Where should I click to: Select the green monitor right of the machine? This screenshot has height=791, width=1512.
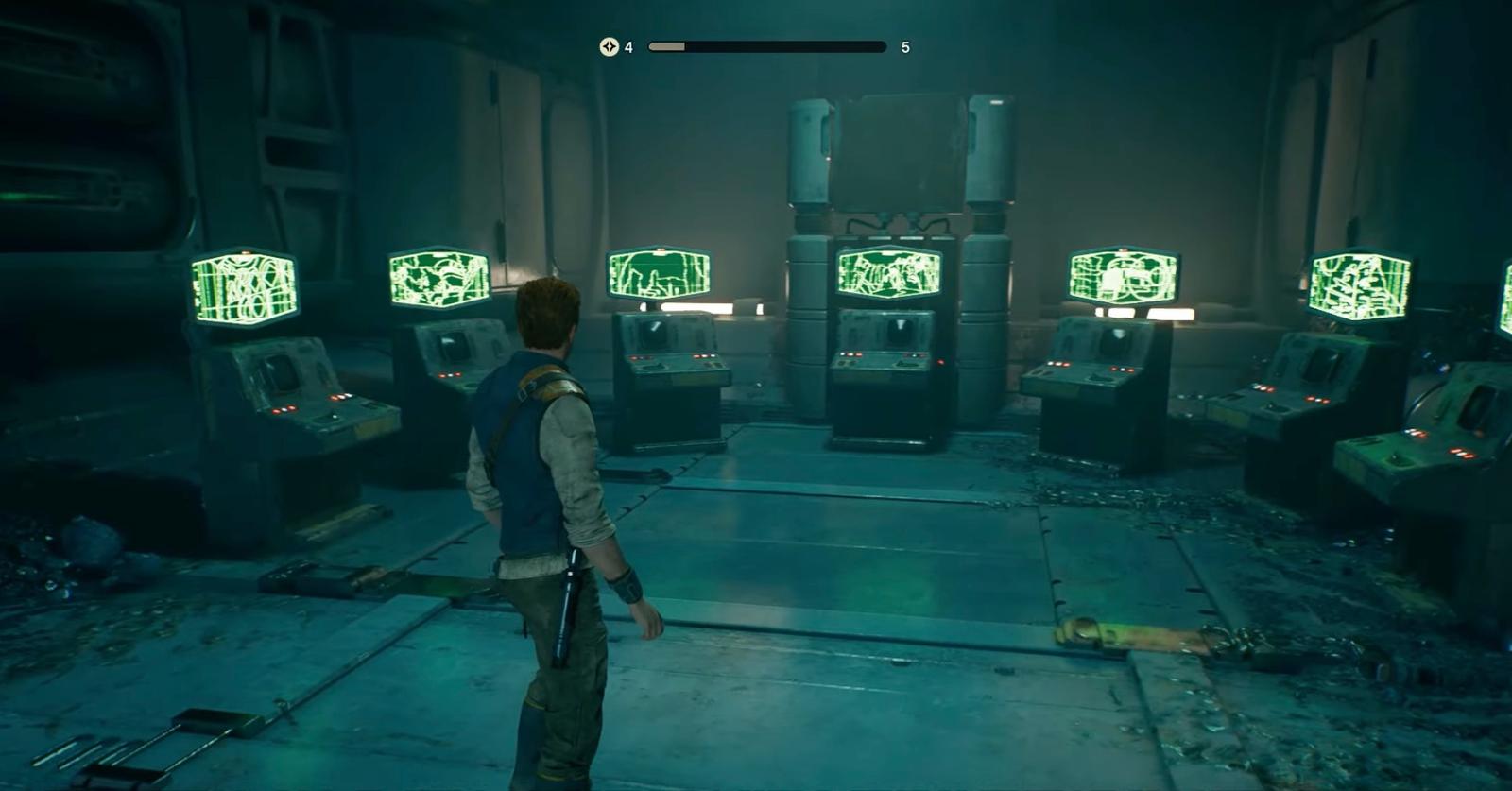click(x=1125, y=274)
